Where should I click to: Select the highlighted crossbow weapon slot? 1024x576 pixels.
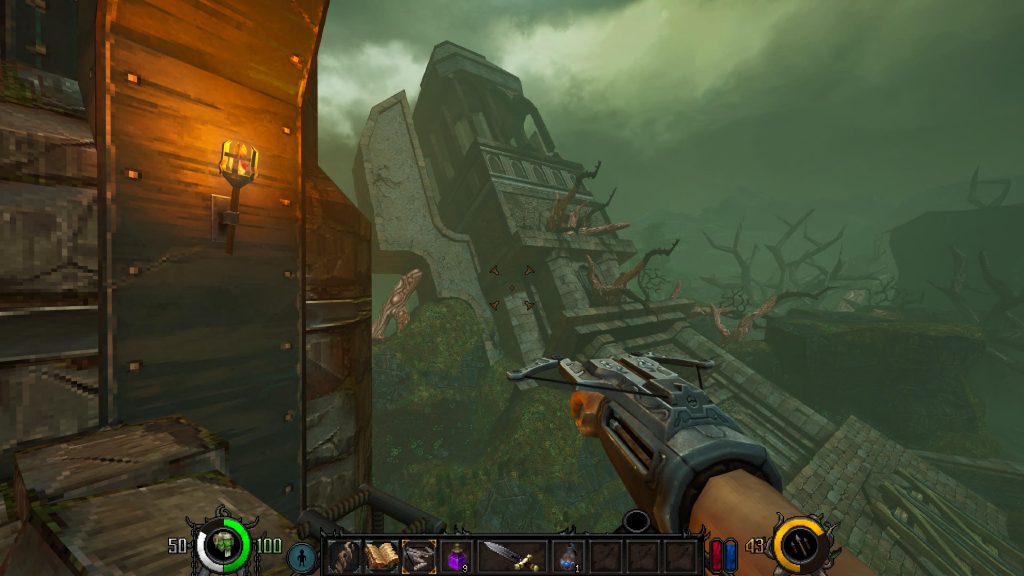coord(419,557)
